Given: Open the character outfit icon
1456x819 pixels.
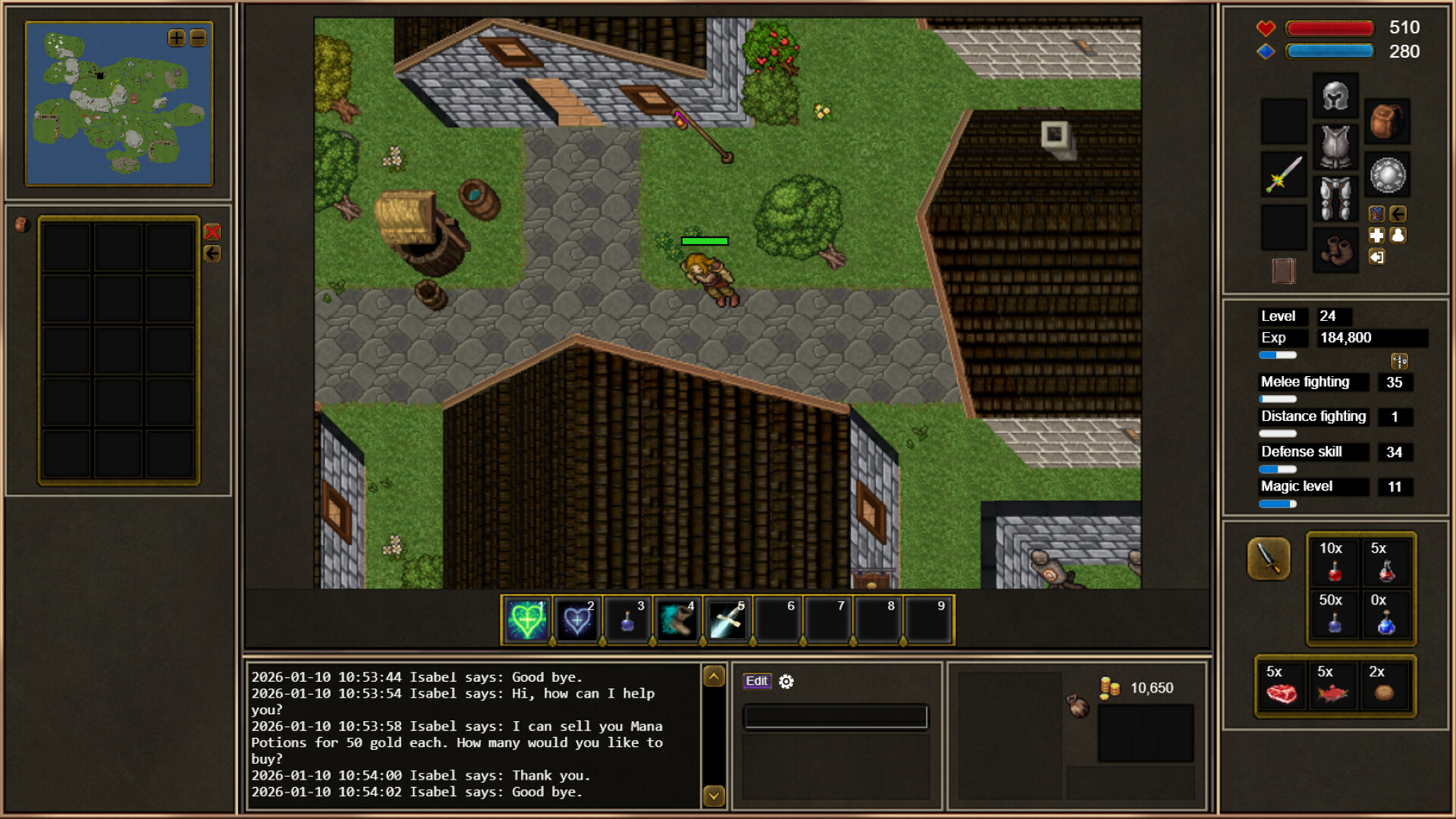Looking at the screenshot, I should point(1398,235).
